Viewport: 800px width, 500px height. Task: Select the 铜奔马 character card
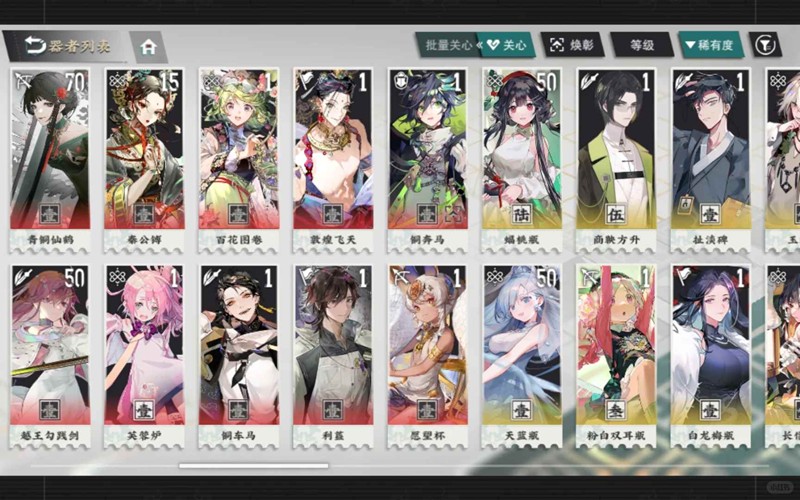pos(427,155)
